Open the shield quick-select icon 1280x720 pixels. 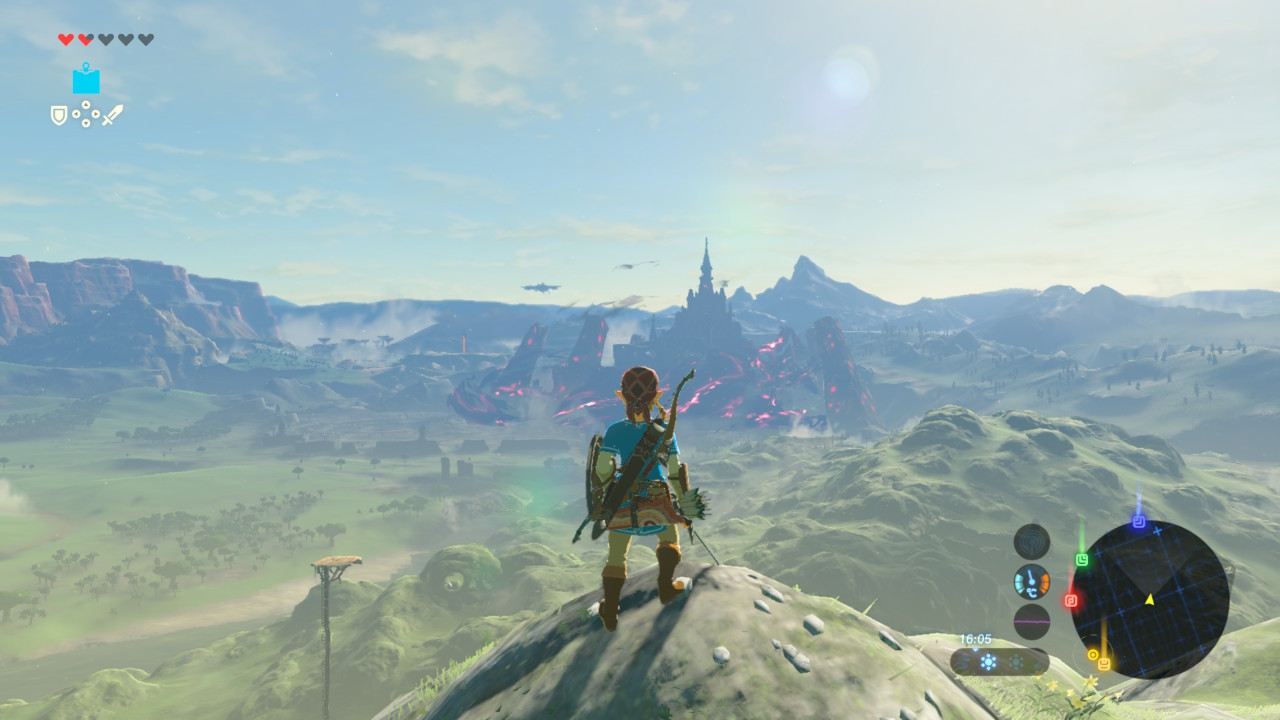[59, 115]
